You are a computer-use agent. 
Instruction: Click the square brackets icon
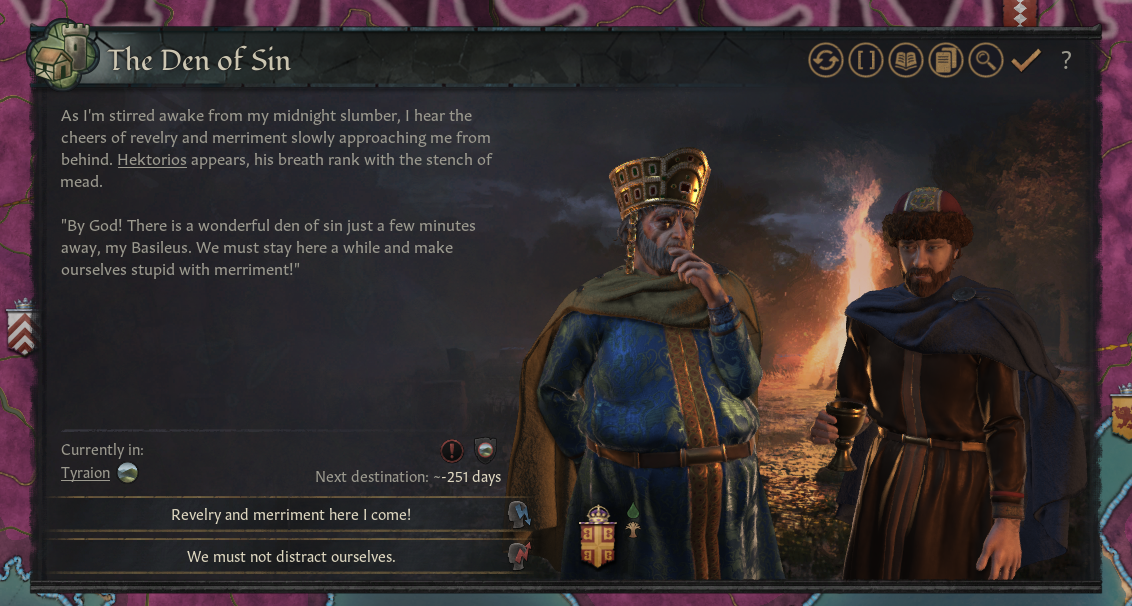coord(866,61)
